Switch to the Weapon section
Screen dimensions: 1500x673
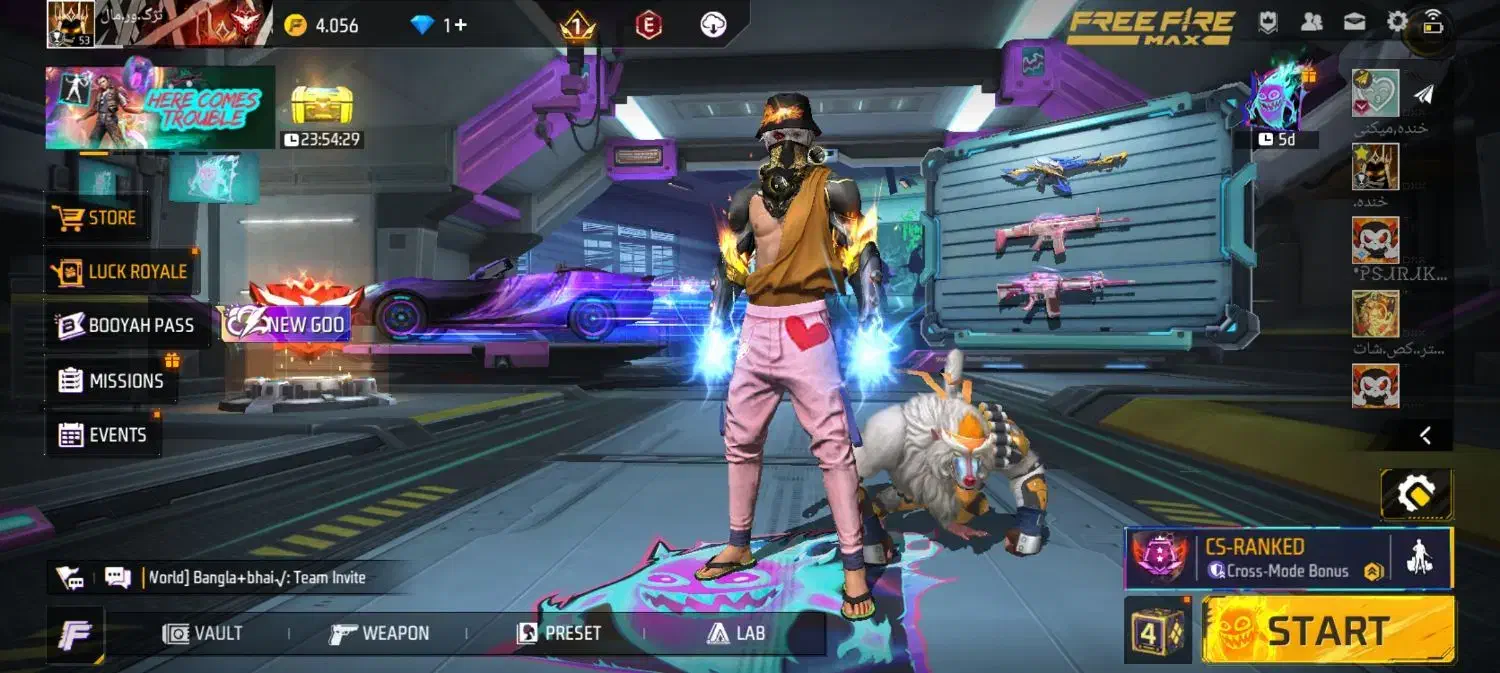[380, 633]
